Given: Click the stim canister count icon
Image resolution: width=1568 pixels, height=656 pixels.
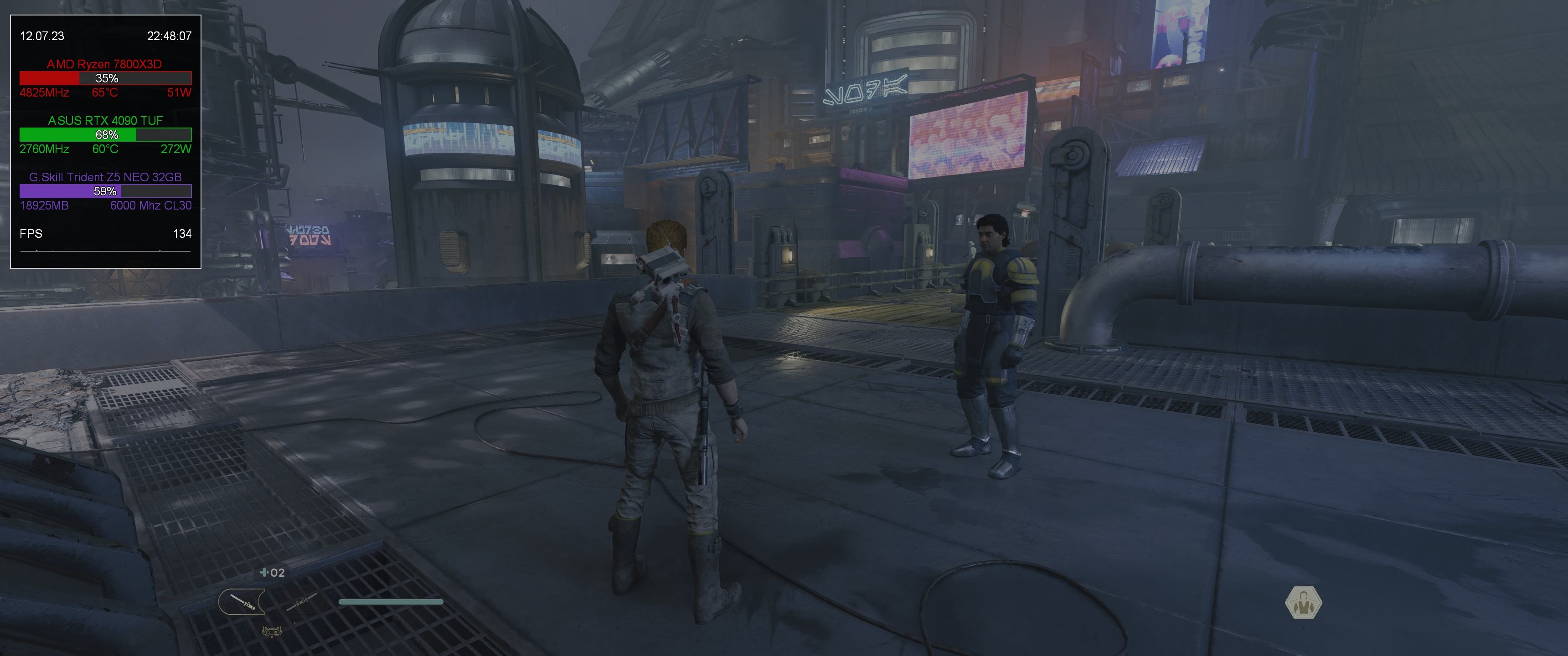Looking at the screenshot, I should [272, 572].
